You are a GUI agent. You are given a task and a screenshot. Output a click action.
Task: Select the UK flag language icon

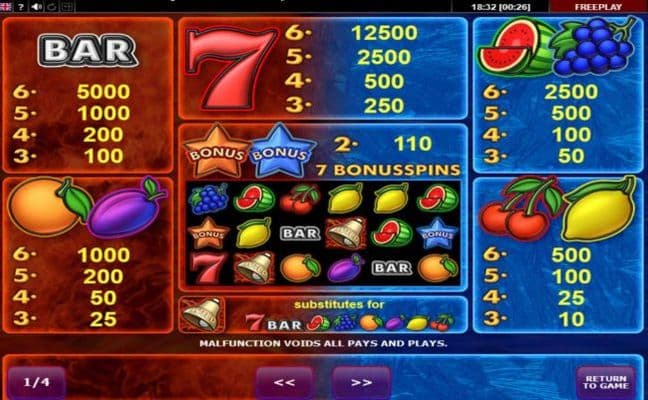(7, 6)
